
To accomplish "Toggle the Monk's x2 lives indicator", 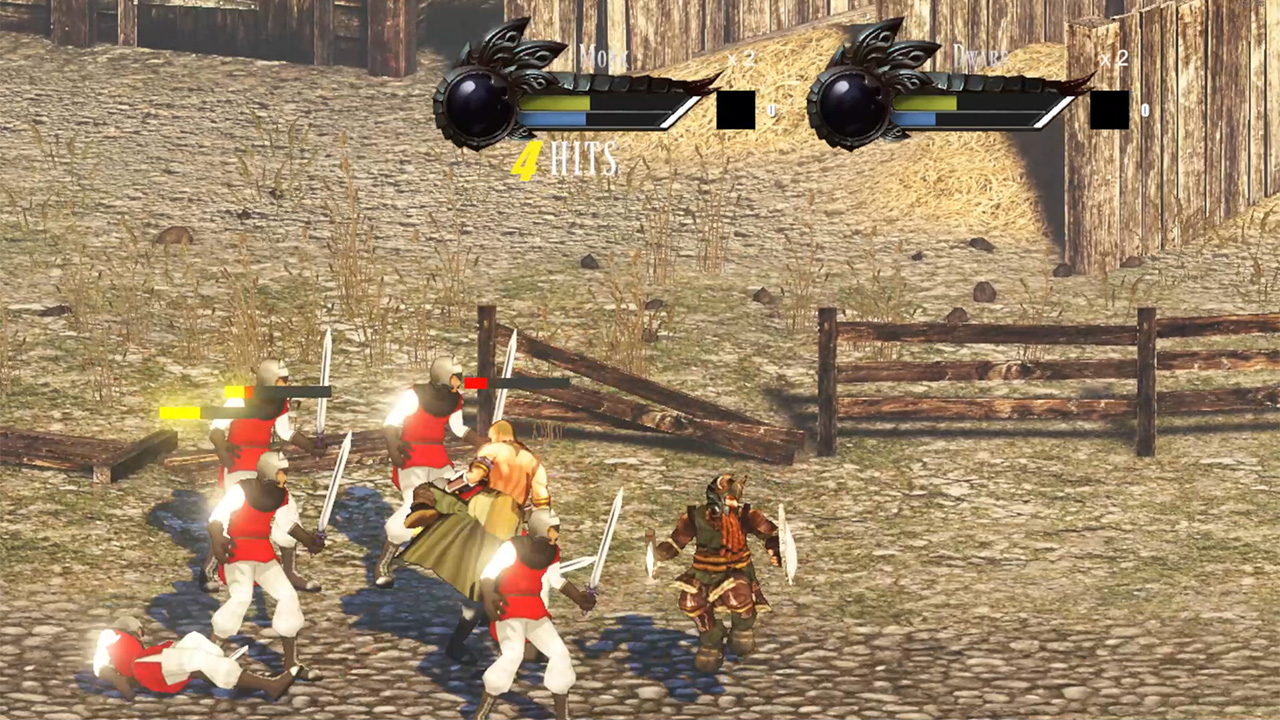I will tap(742, 59).
